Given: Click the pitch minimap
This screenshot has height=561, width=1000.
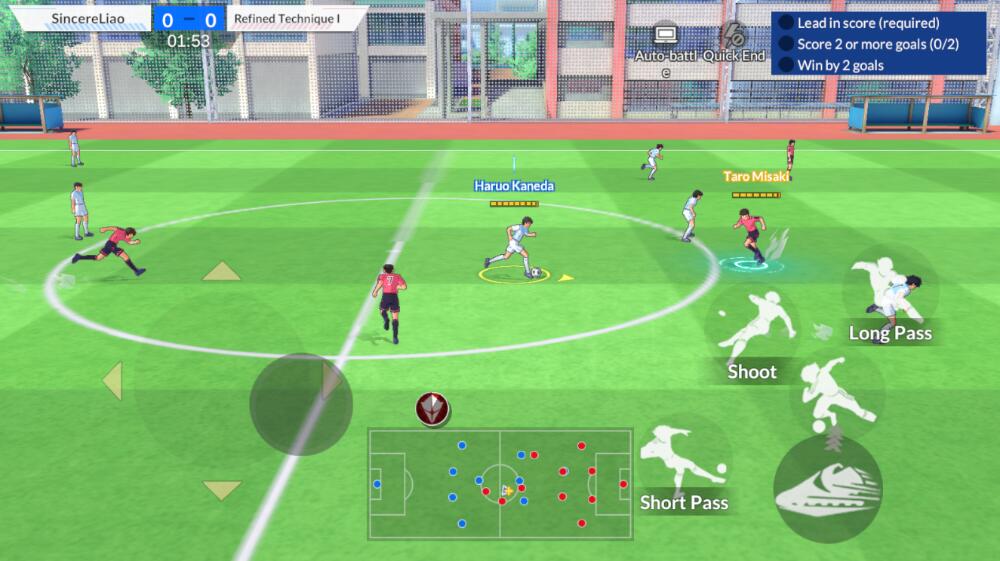Looking at the screenshot, I should tap(500, 483).
